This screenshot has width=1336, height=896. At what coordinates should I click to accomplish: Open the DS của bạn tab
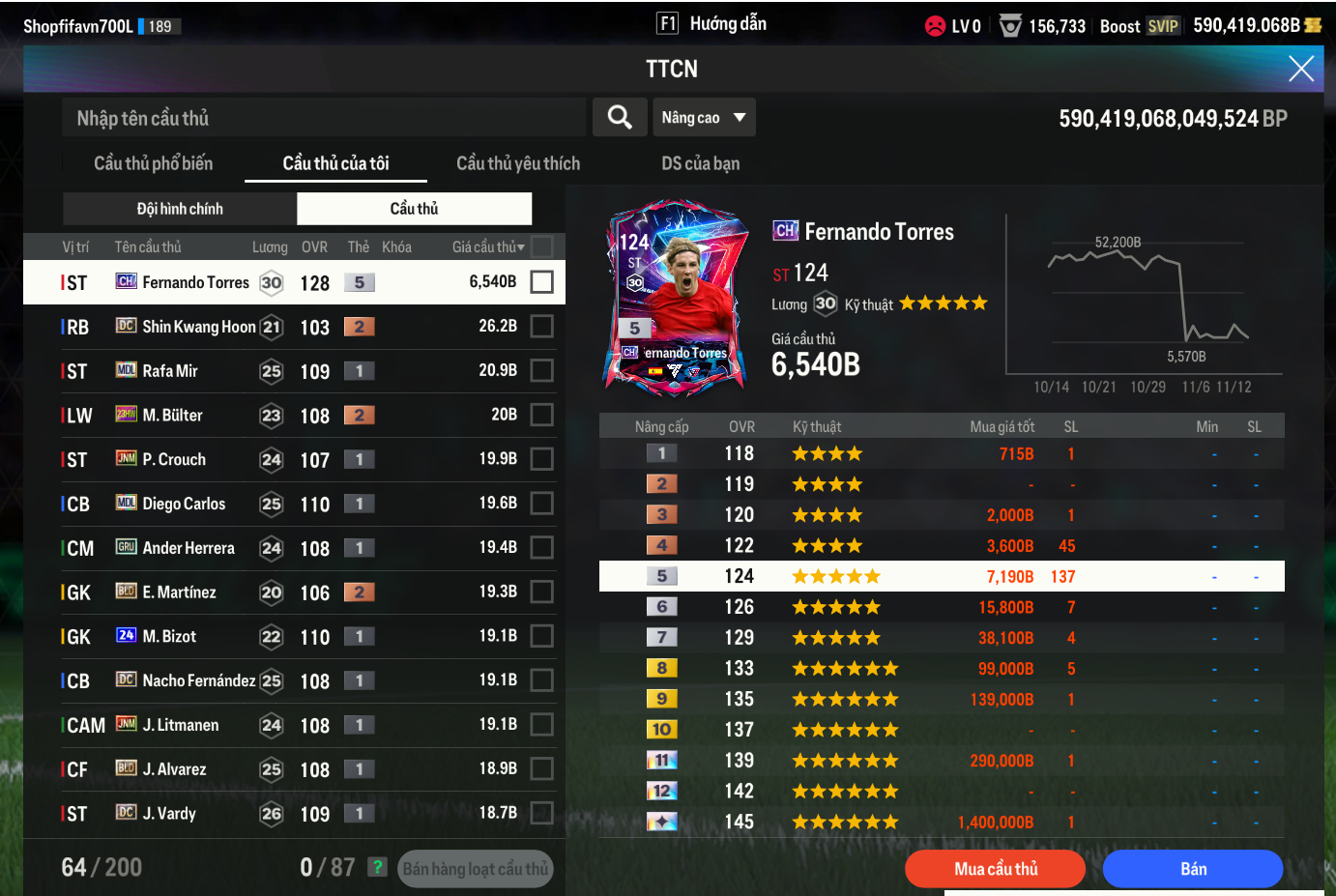(700, 163)
